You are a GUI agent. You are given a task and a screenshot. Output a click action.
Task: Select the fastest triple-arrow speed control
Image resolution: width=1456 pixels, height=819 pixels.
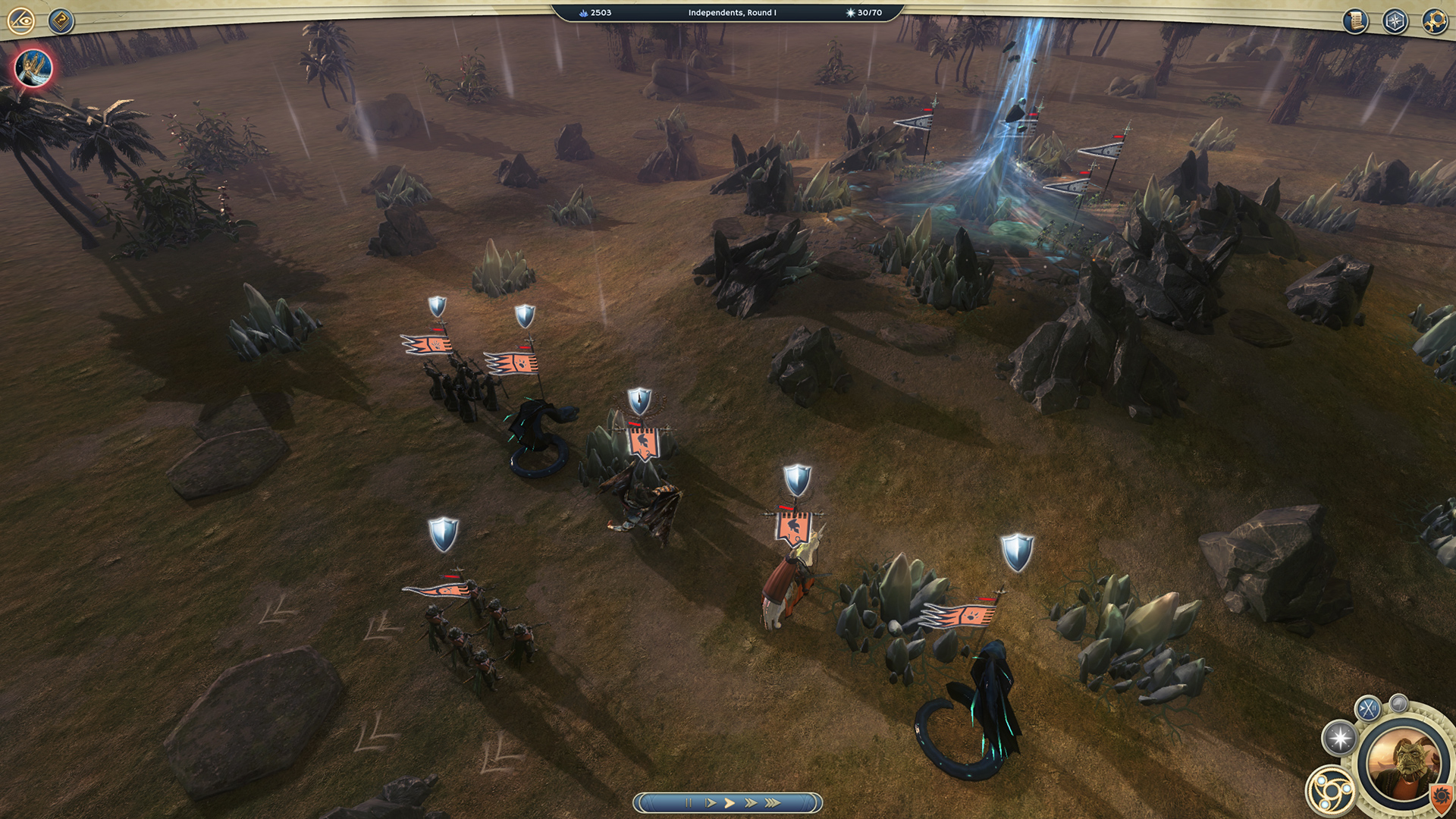coord(770,801)
